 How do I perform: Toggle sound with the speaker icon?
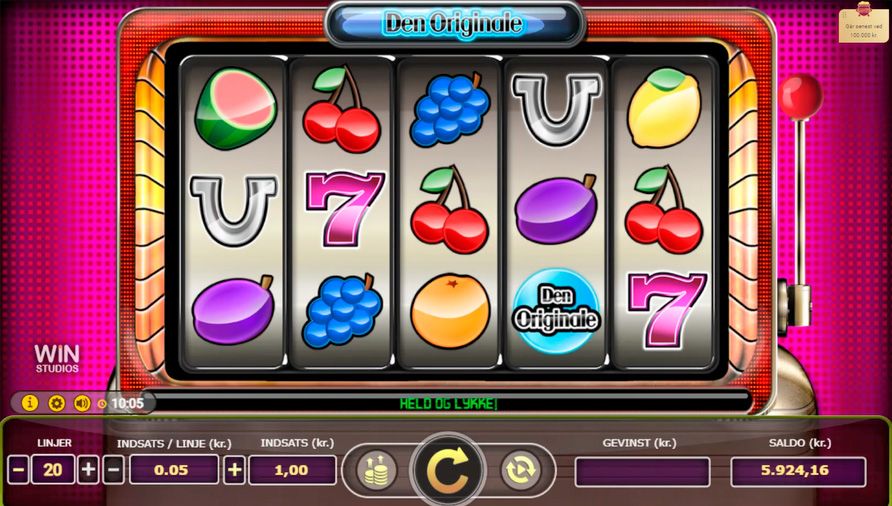(x=82, y=404)
